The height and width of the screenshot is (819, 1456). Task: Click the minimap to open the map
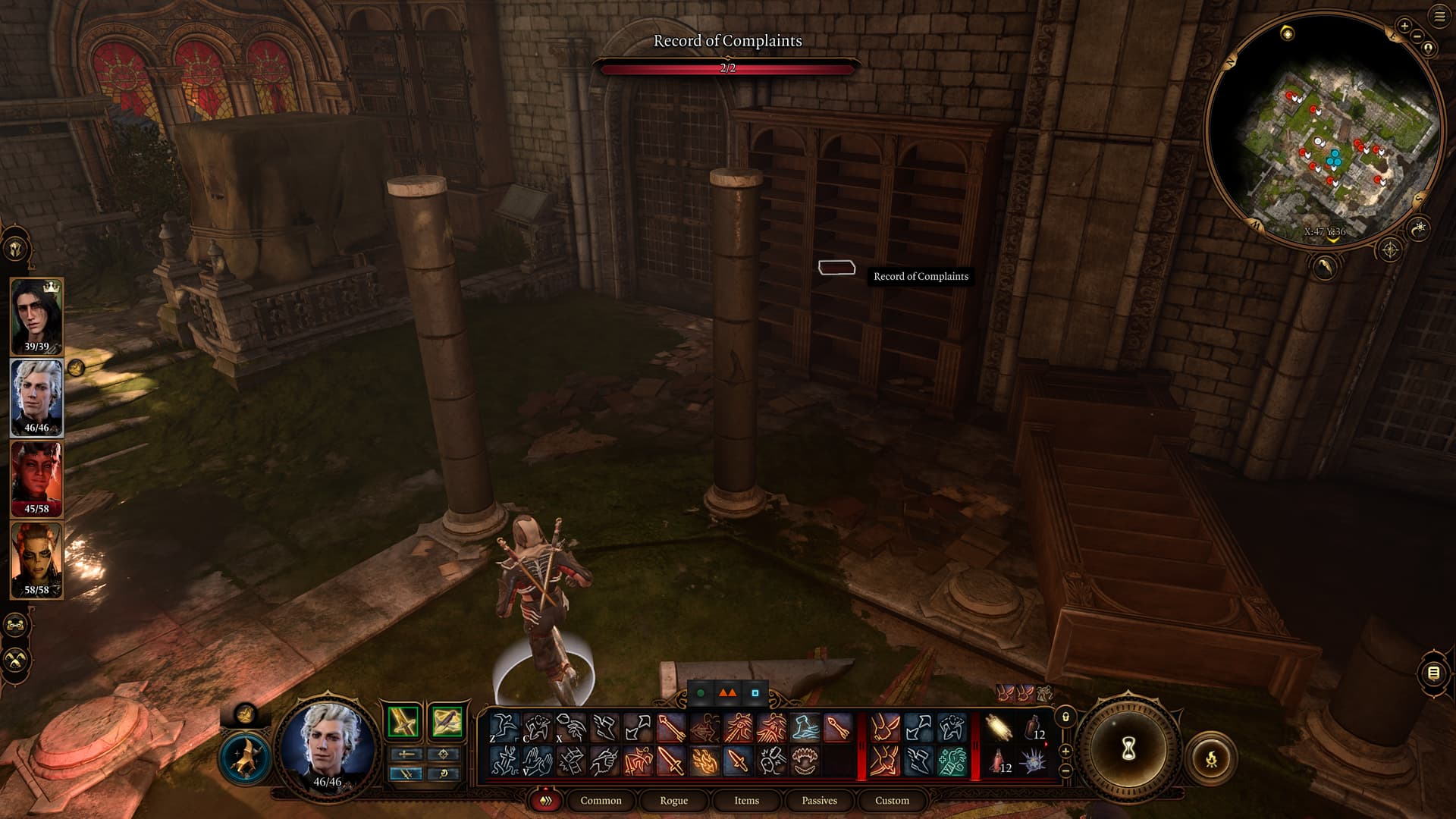(1323, 129)
